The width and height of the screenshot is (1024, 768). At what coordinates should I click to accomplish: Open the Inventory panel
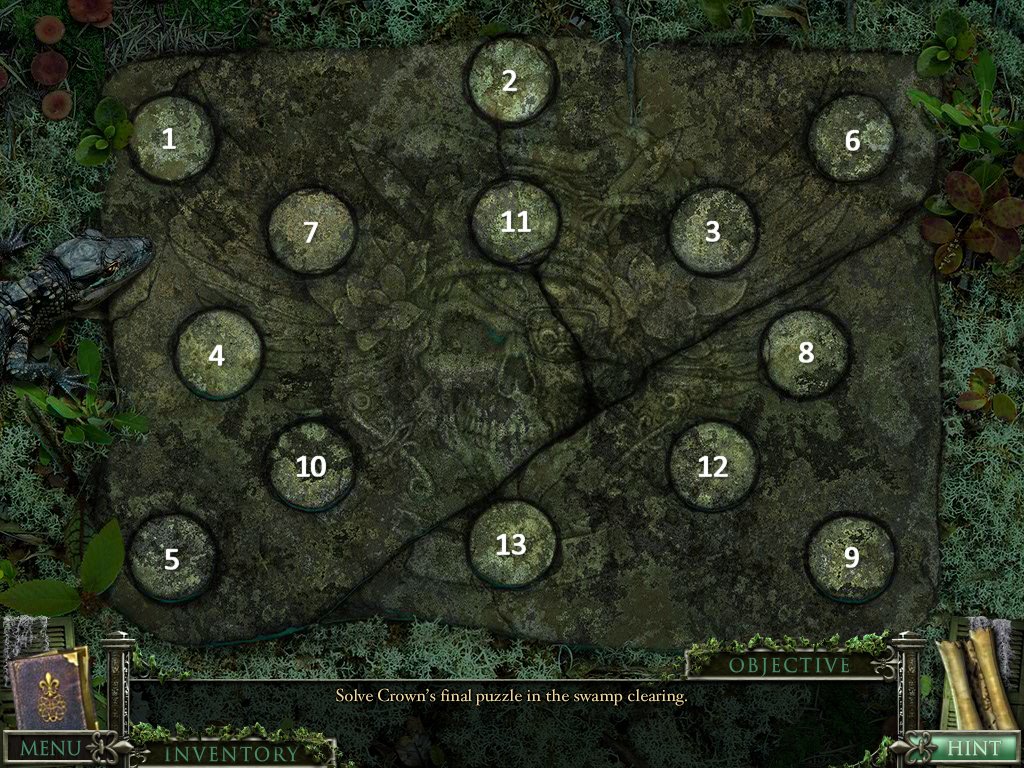click(x=231, y=753)
